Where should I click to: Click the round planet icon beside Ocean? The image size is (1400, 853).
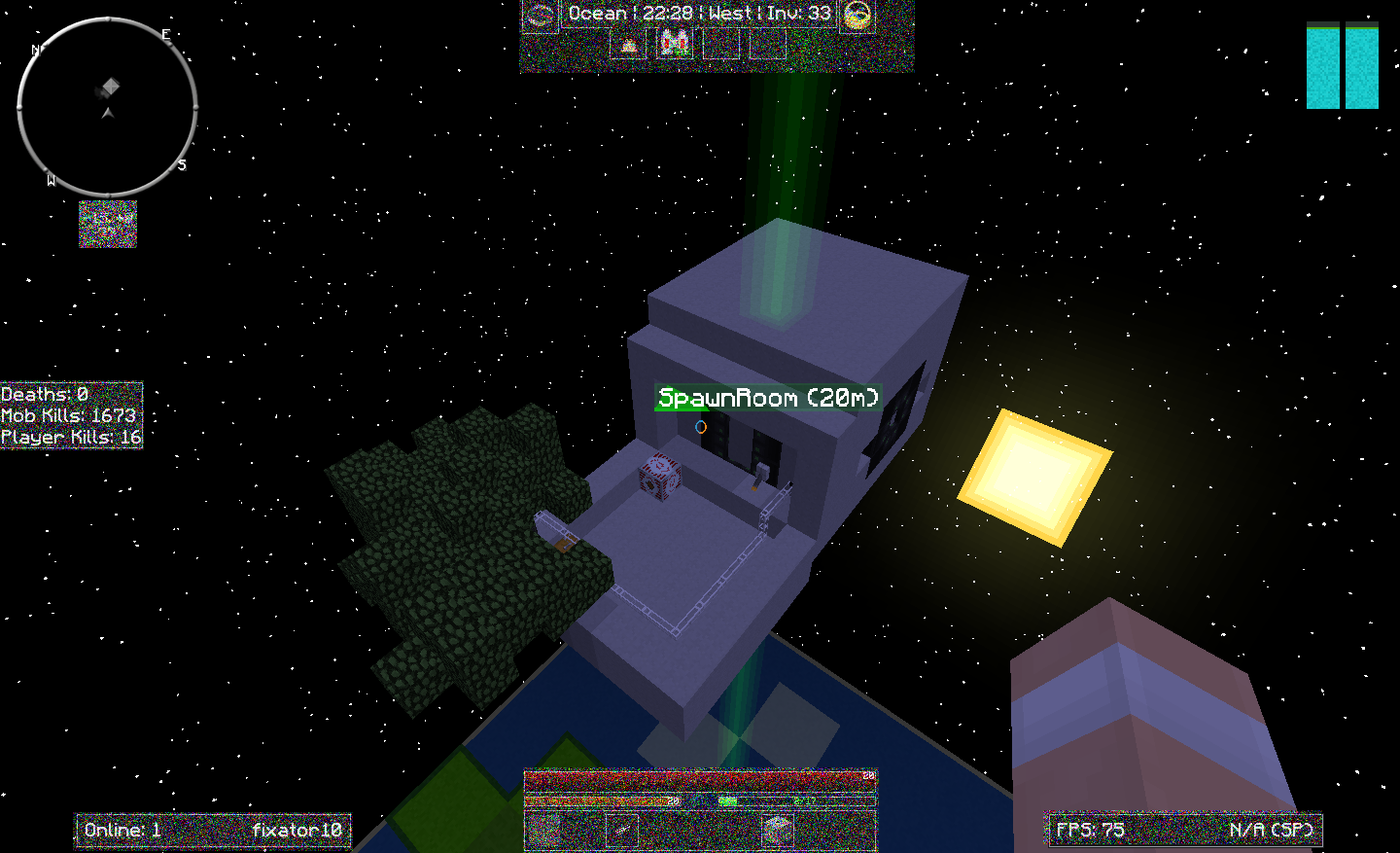tap(541, 16)
